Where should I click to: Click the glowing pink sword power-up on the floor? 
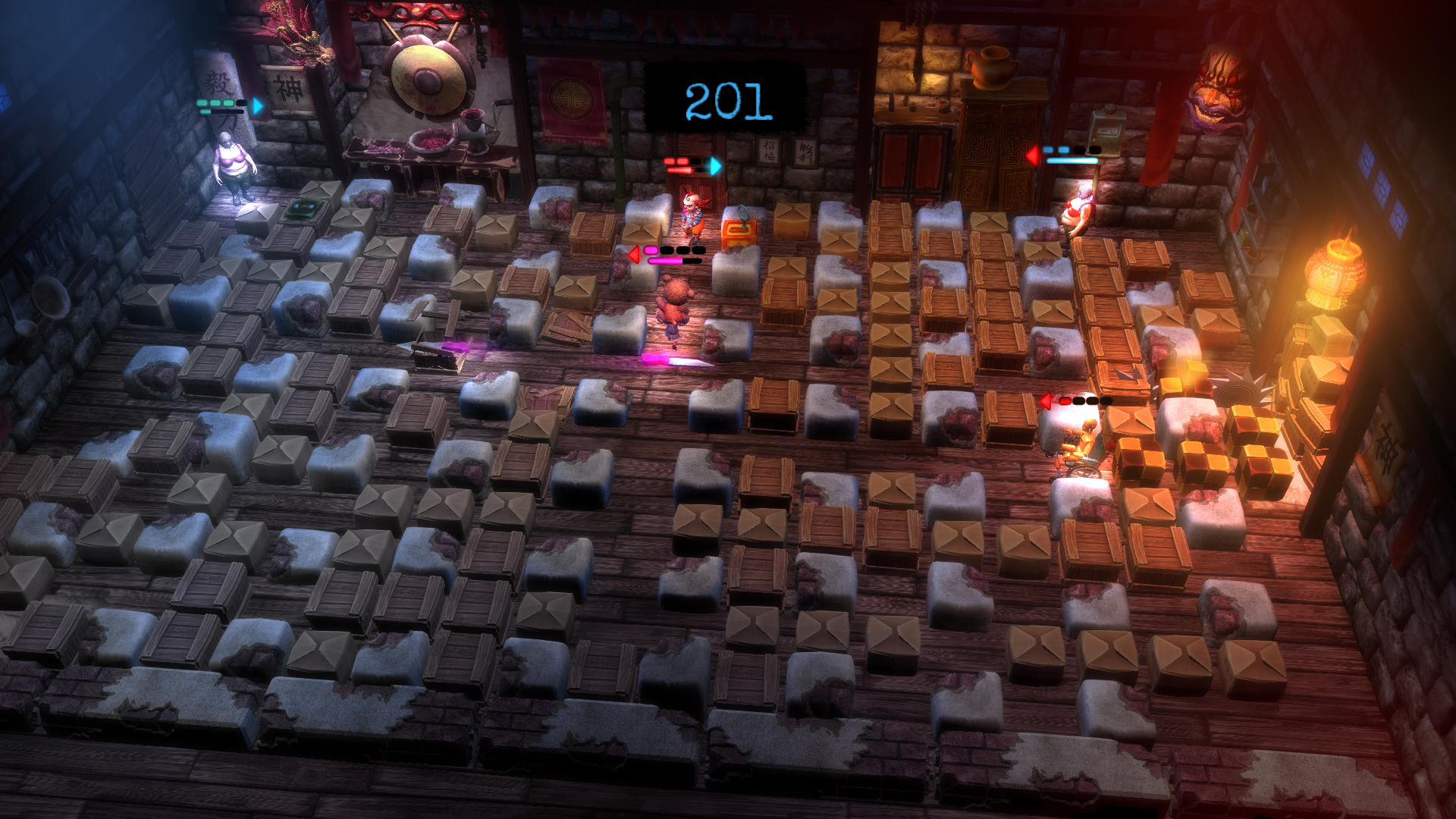coord(677,362)
